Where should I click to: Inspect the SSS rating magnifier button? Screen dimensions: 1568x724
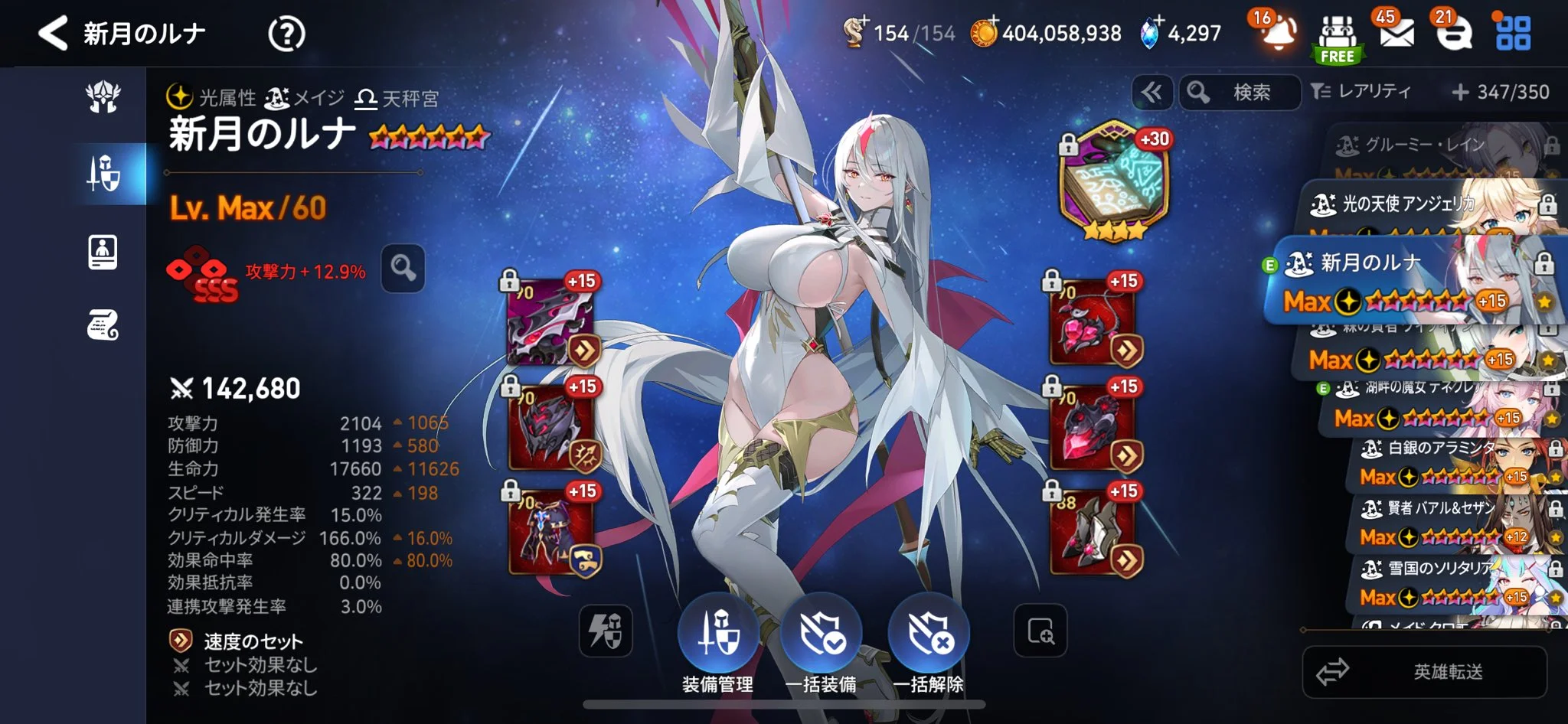point(403,268)
